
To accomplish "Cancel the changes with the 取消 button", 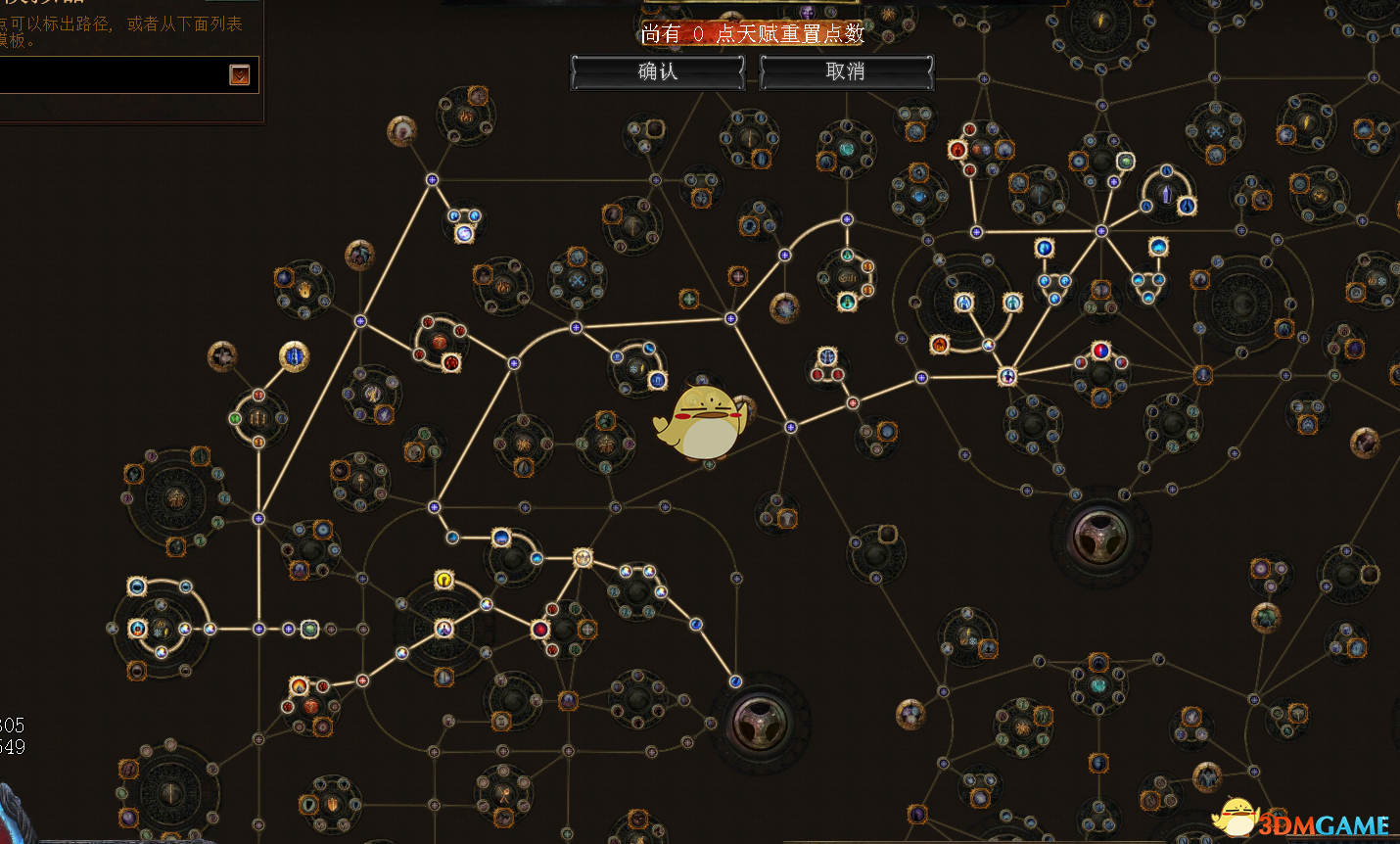I will pyautogui.click(x=846, y=71).
